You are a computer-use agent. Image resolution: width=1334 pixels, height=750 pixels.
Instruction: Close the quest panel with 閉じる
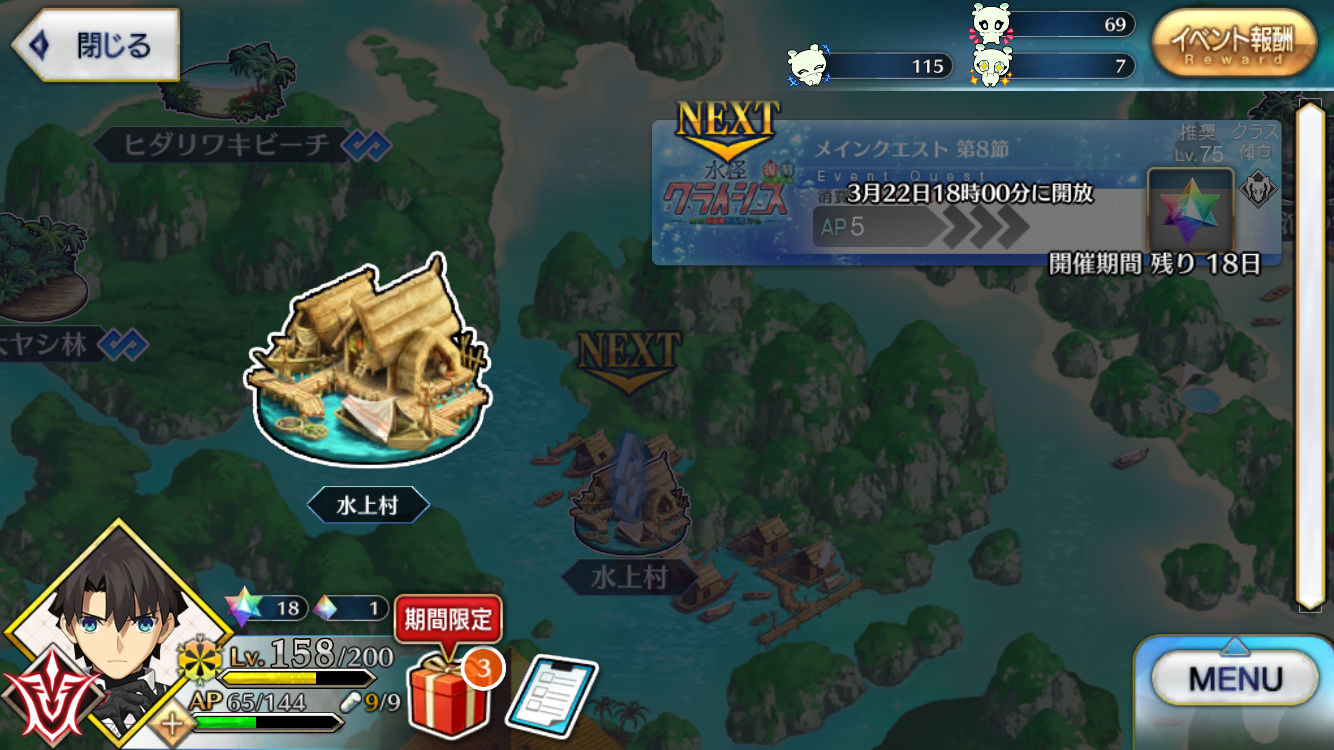[95, 46]
